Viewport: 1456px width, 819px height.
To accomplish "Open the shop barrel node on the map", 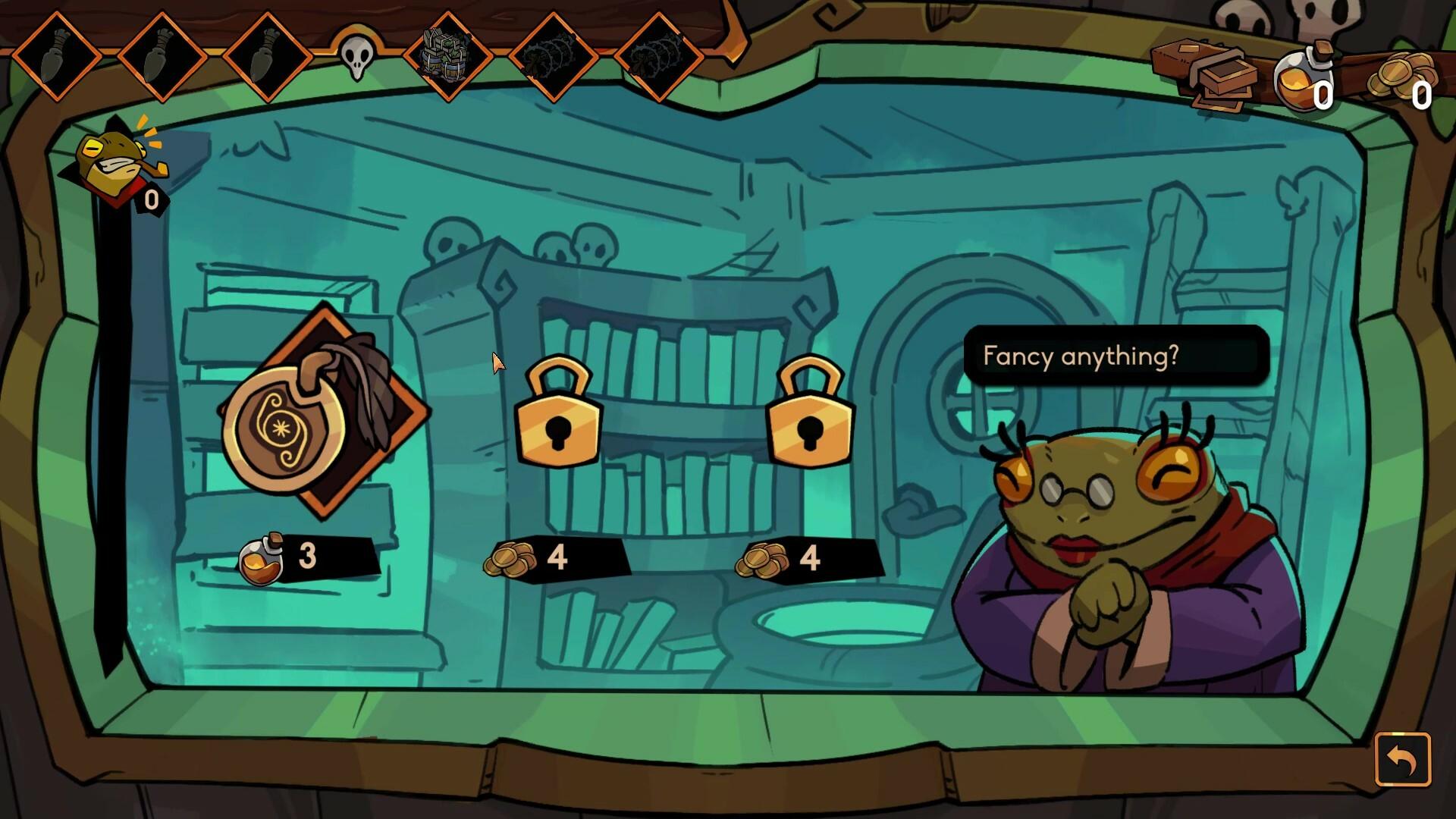I will [449, 57].
